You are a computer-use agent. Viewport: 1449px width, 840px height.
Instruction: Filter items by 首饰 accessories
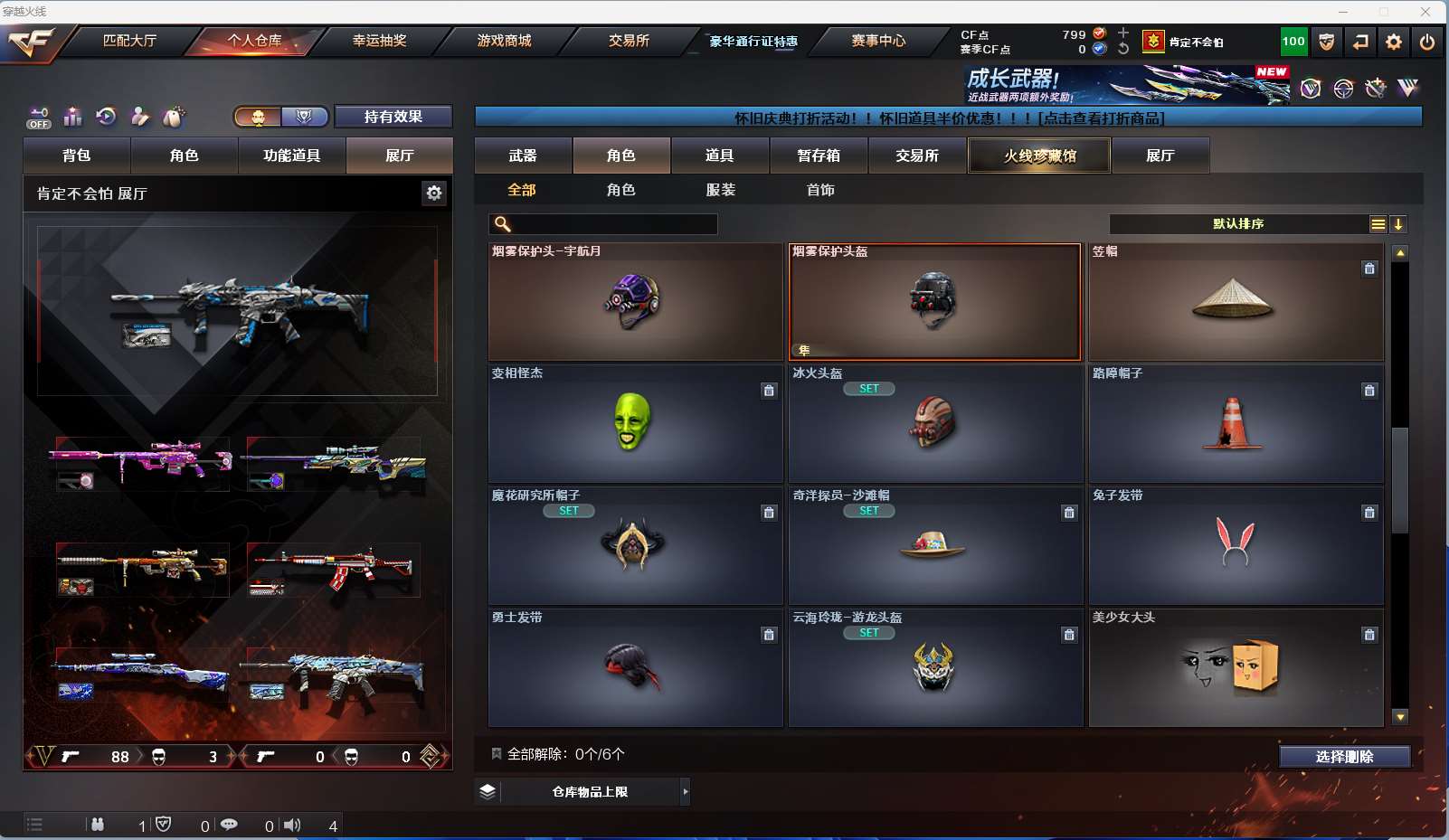(820, 190)
